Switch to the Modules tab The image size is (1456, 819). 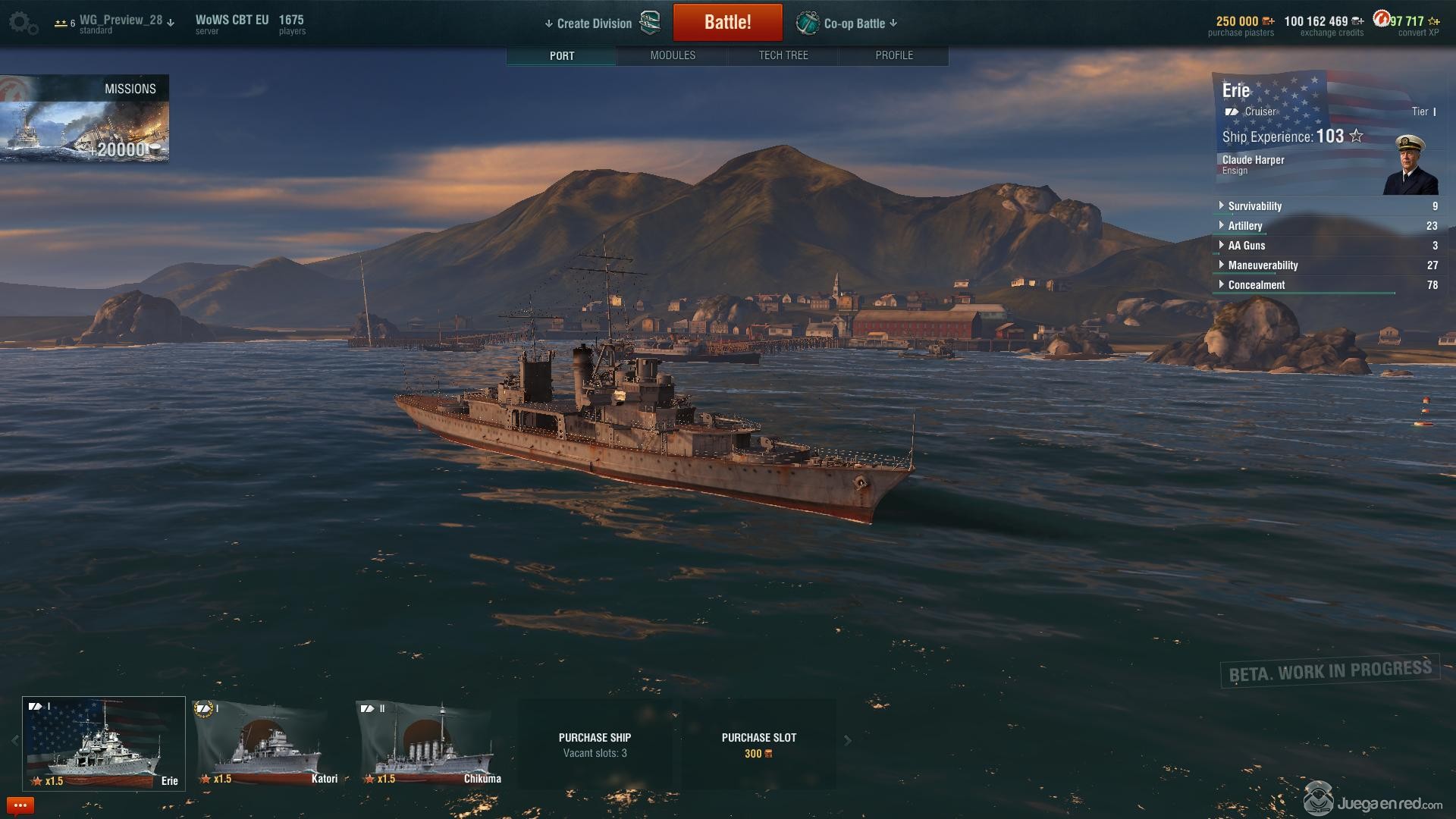click(x=673, y=55)
